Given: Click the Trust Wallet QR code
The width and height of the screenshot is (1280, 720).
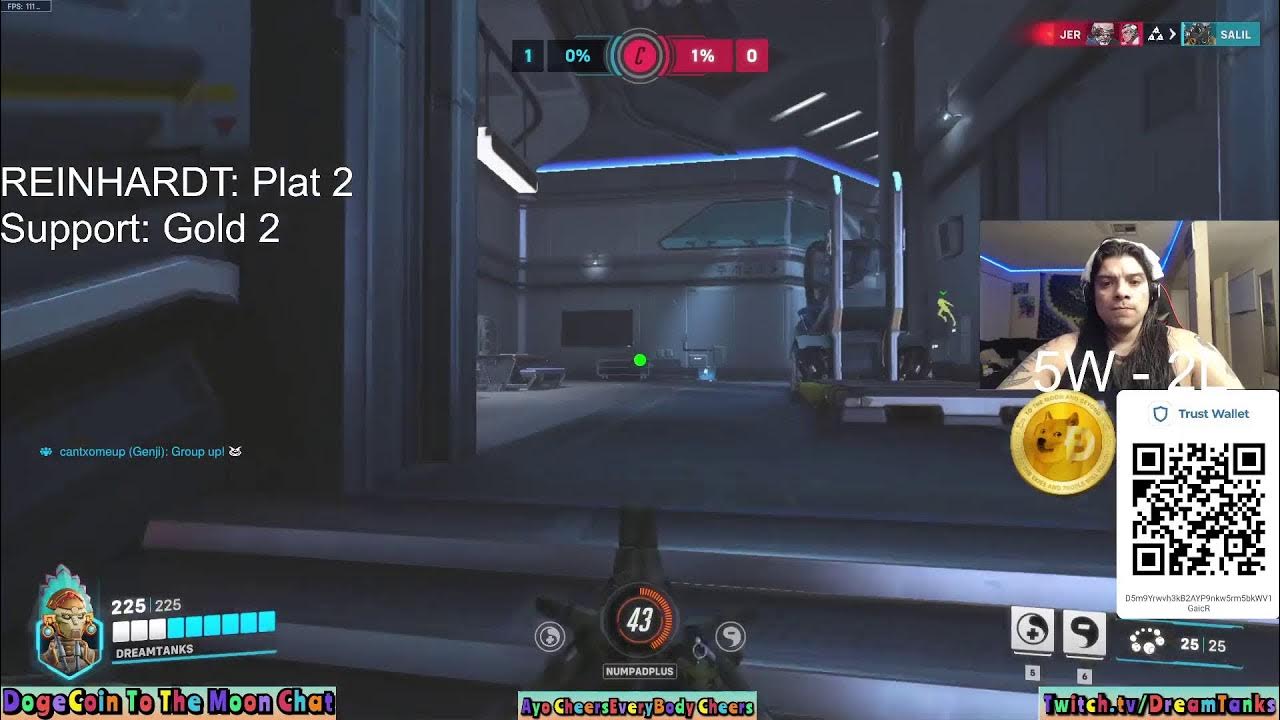Looking at the screenshot, I should coord(1198,509).
